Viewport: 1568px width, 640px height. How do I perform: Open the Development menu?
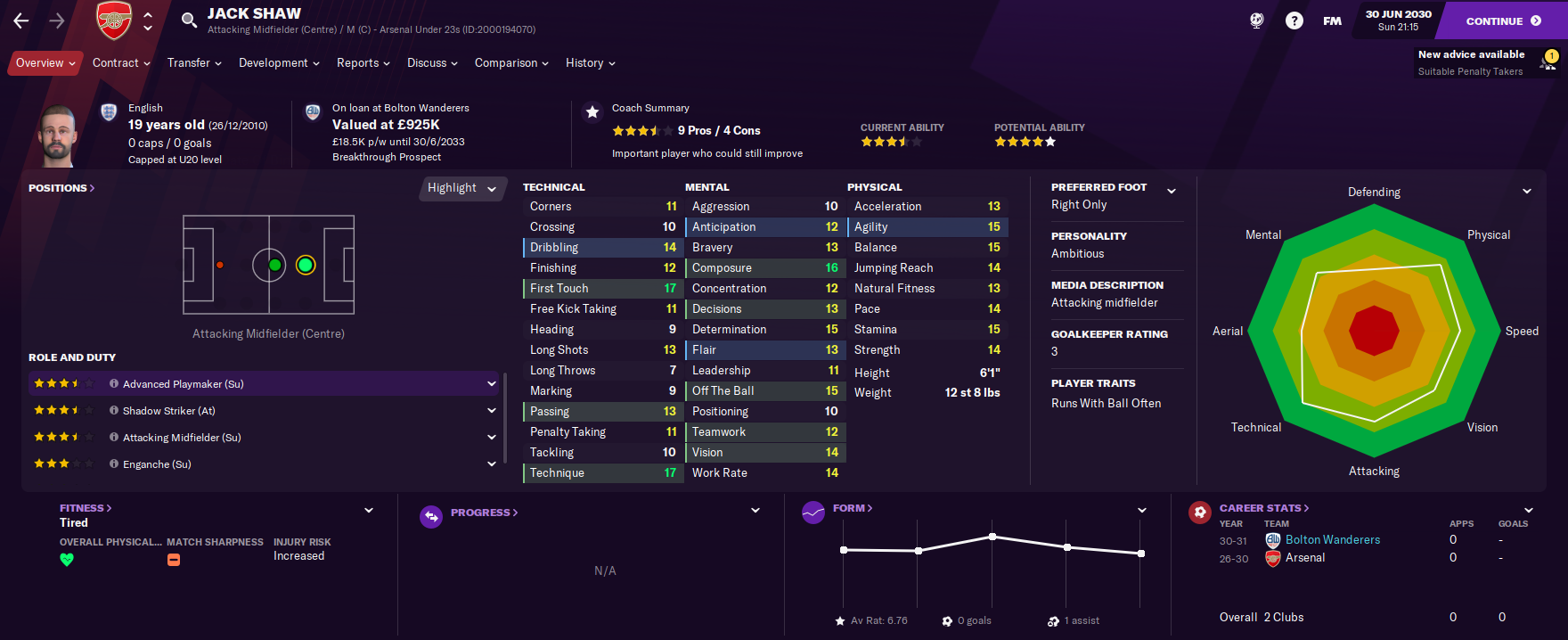tap(279, 63)
